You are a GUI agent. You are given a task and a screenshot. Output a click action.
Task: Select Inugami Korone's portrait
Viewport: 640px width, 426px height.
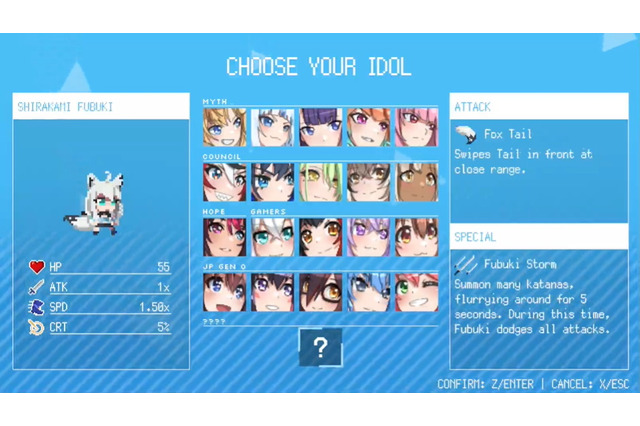[x=416, y=238]
